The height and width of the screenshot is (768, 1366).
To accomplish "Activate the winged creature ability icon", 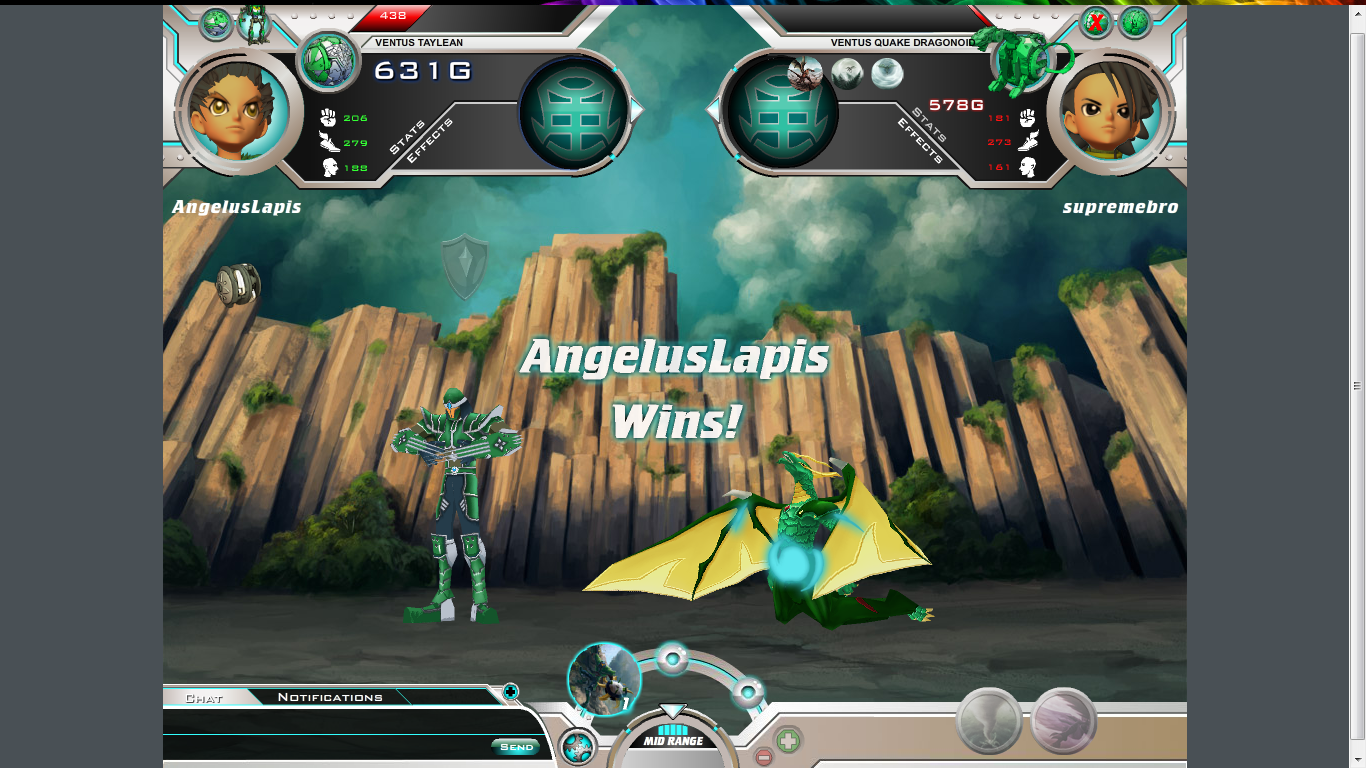I will (x=1064, y=720).
